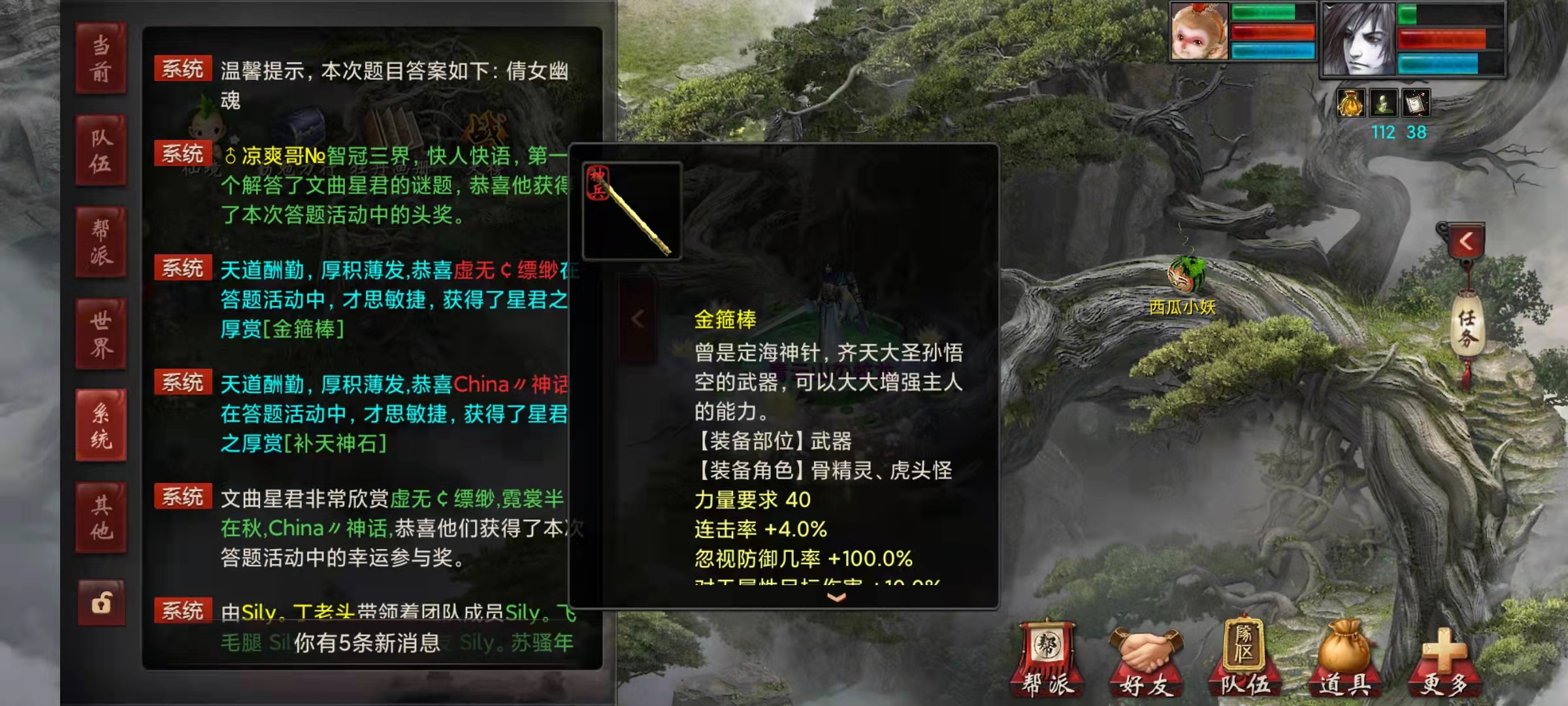
Task: Switch to the 当前 chat tab
Action: click(x=101, y=59)
